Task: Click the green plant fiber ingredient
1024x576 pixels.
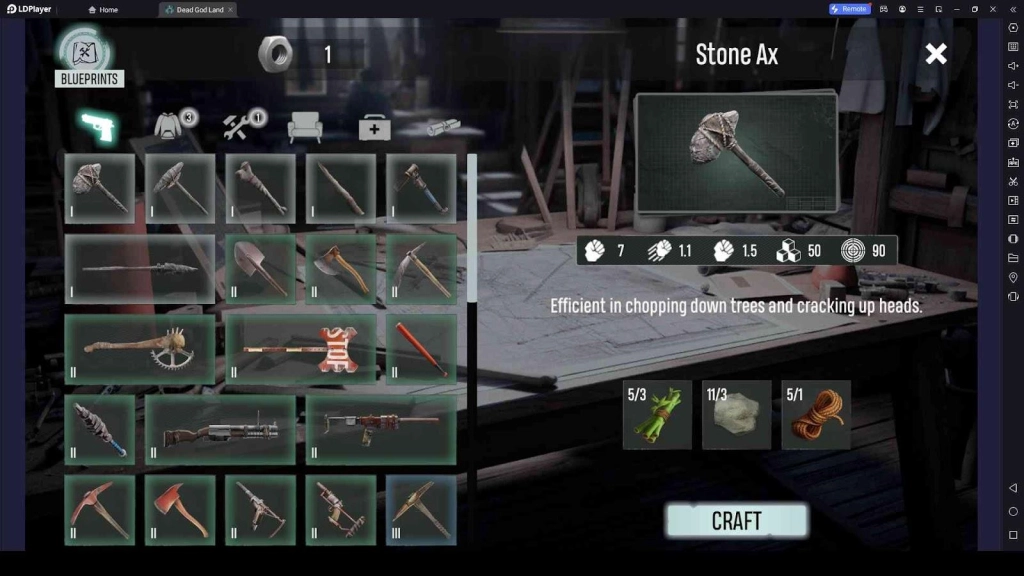Action: [x=657, y=414]
